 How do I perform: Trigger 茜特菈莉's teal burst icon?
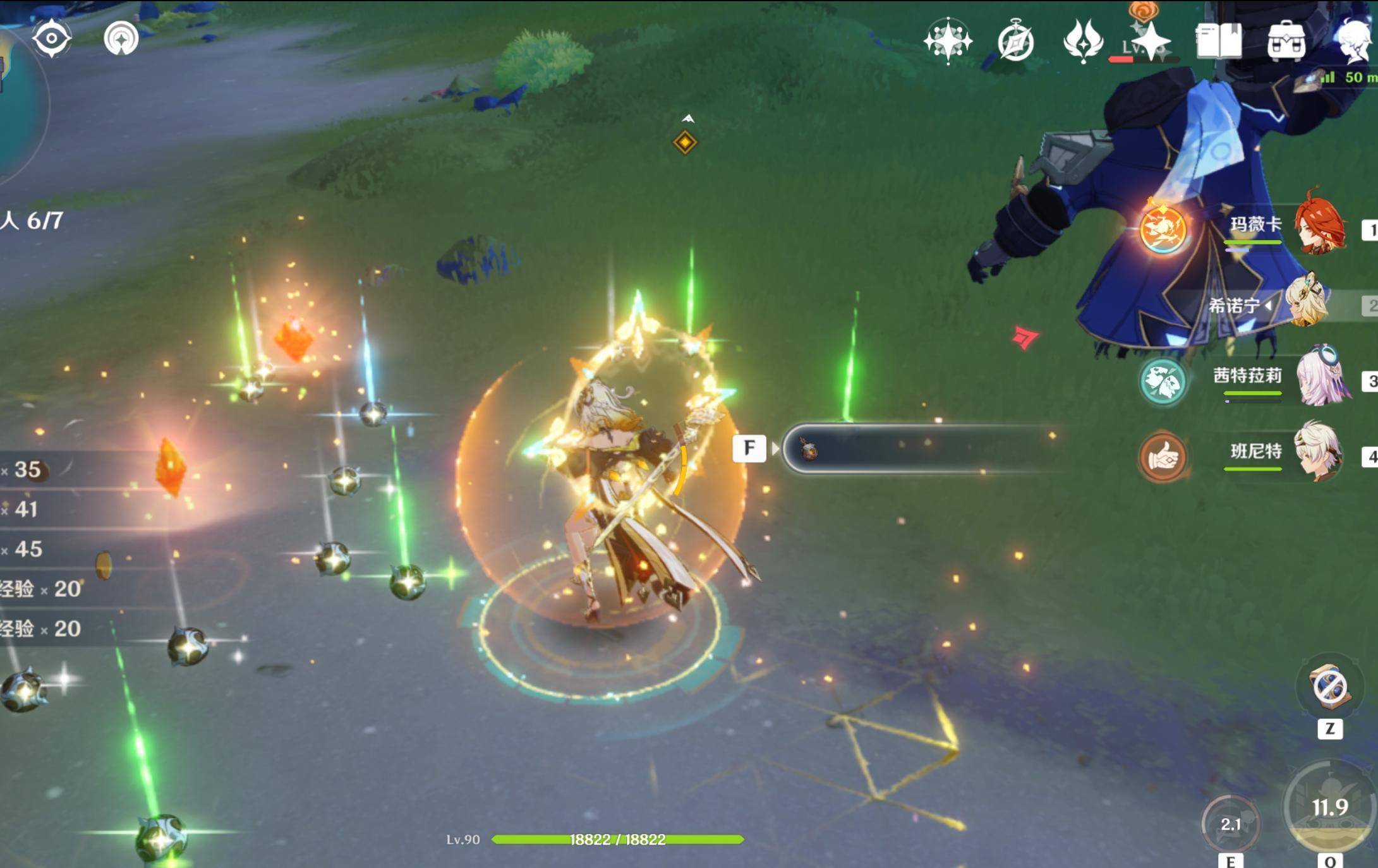1162,382
